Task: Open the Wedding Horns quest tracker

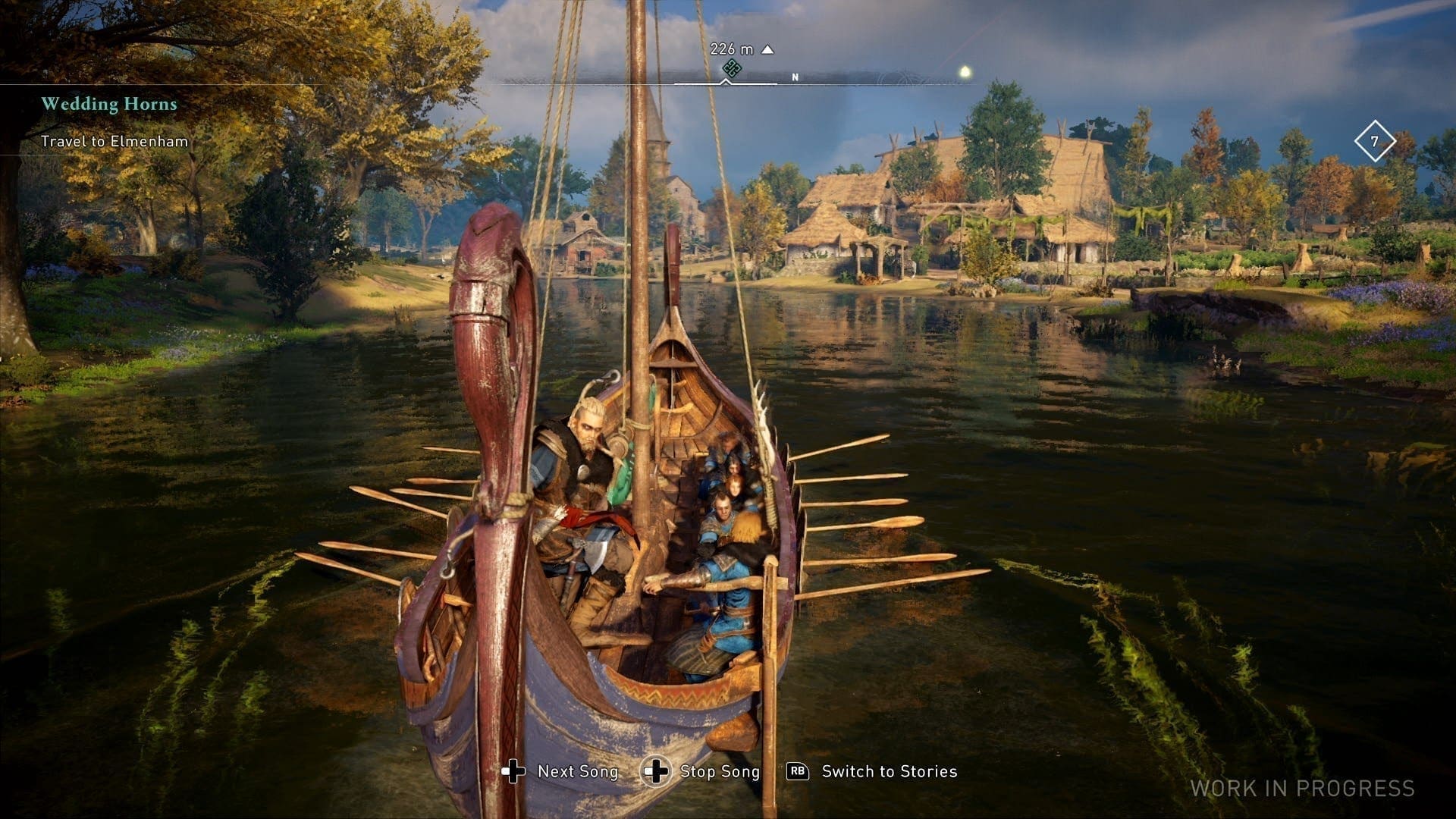Action: tap(109, 104)
